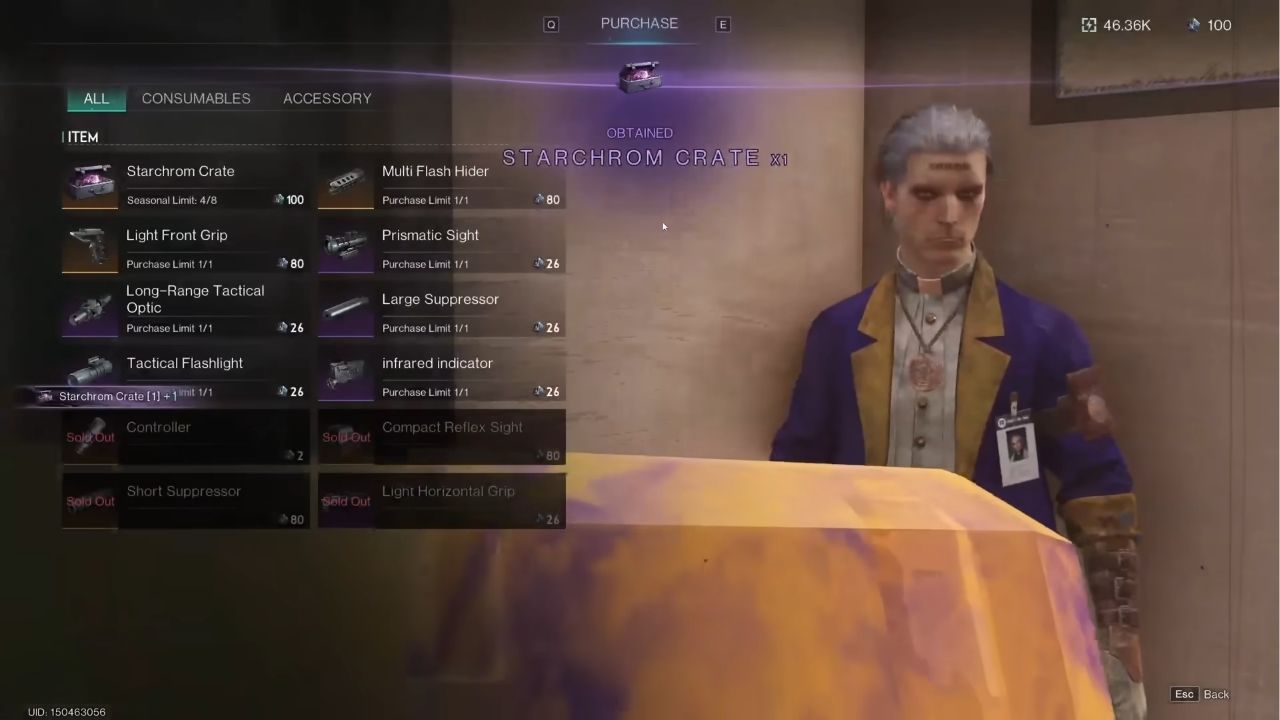
Task: Click the Tactical Flashlight item icon
Action: tap(89, 373)
